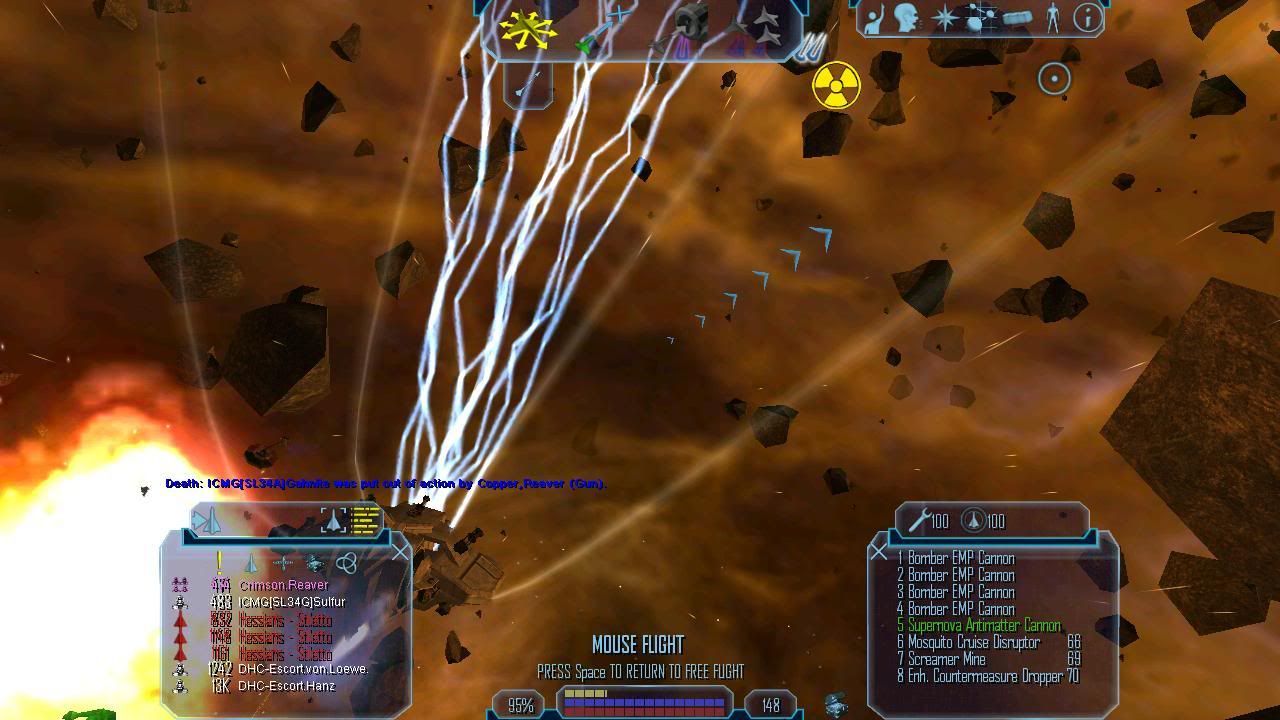Toggle the Supernova Antimatter Cannon weapon
This screenshot has width=1280, height=720.
coord(984,626)
